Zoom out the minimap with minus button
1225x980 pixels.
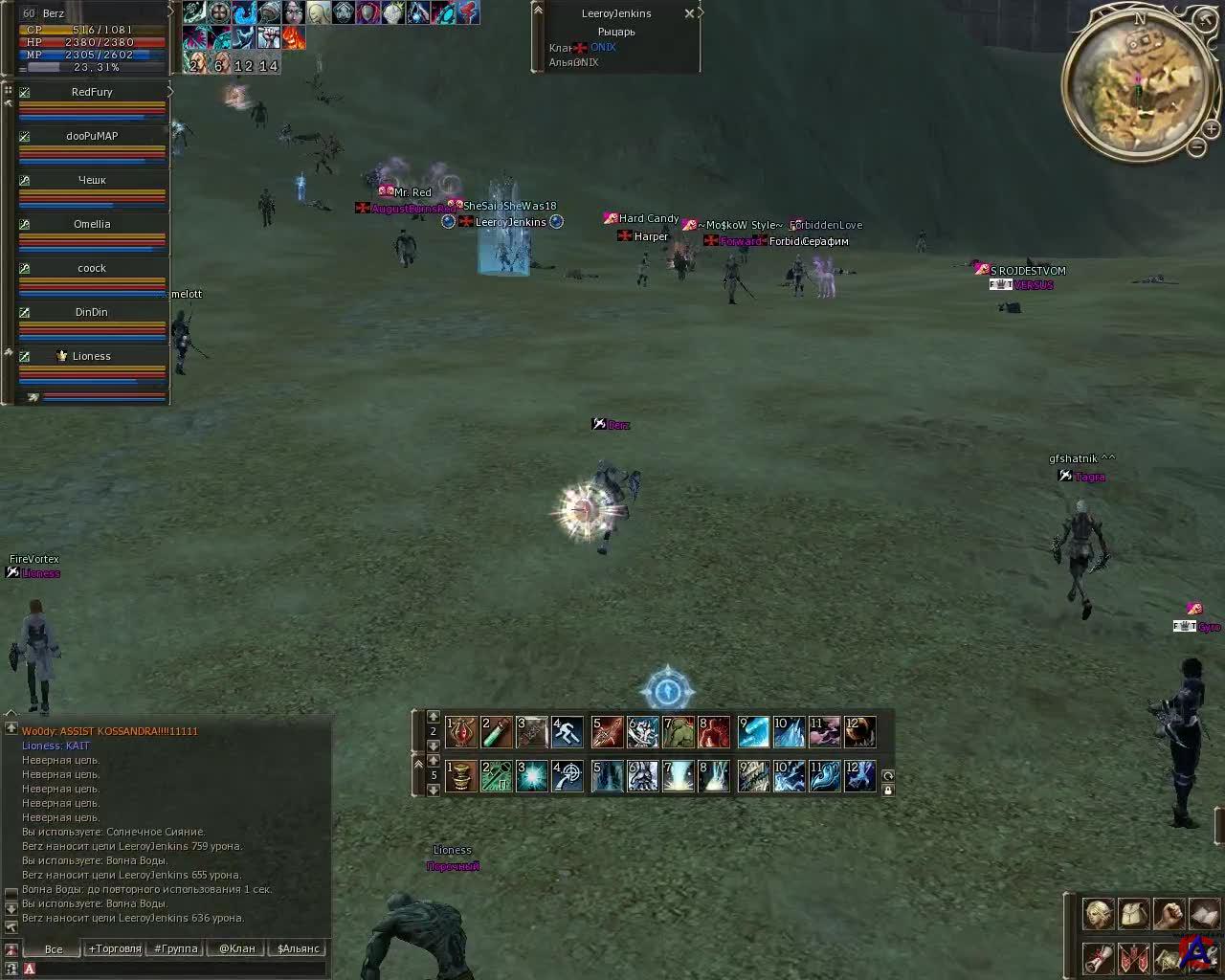click(x=1197, y=147)
